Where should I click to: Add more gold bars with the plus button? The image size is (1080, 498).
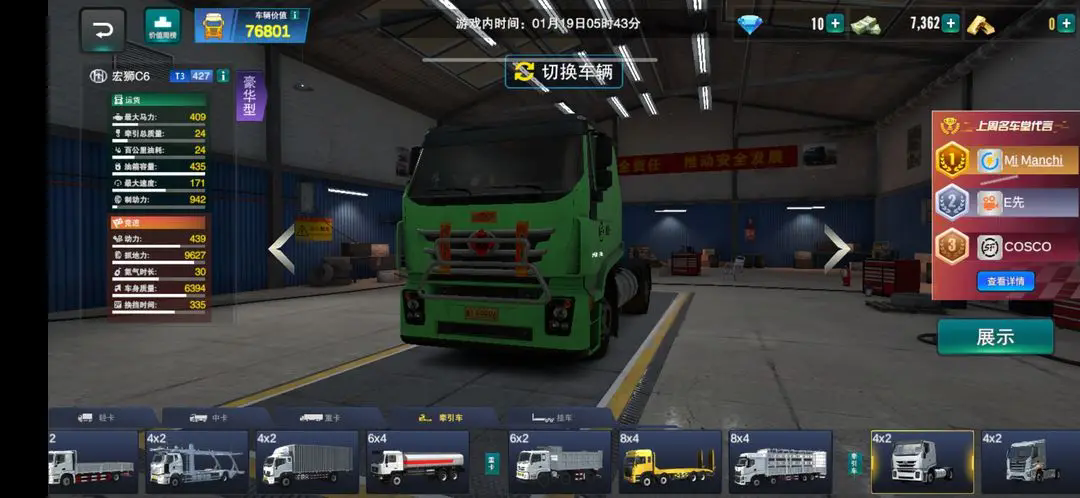[x=1066, y=24]
